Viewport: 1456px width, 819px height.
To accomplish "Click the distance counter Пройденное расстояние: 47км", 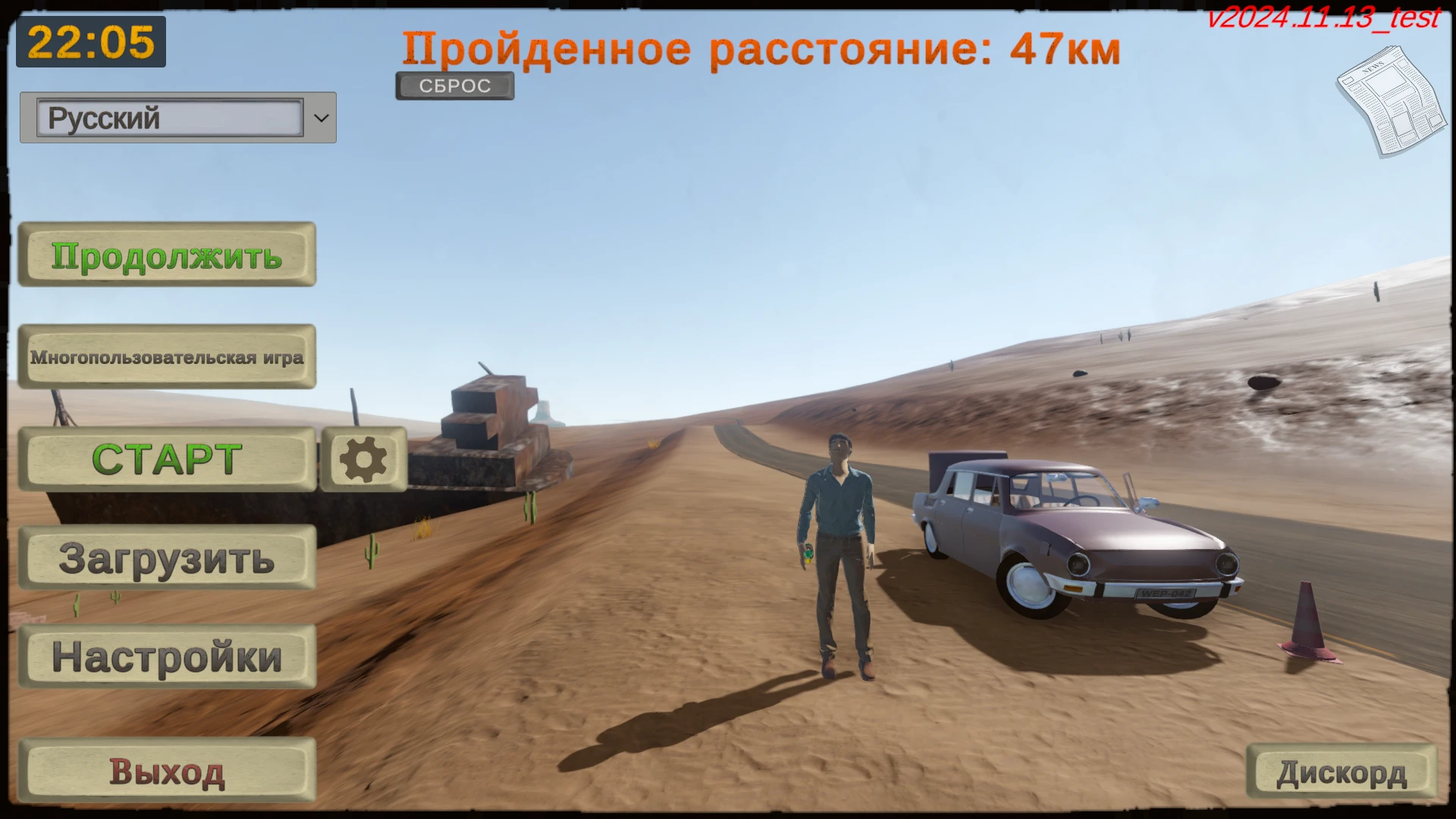I will click(762, 49).
